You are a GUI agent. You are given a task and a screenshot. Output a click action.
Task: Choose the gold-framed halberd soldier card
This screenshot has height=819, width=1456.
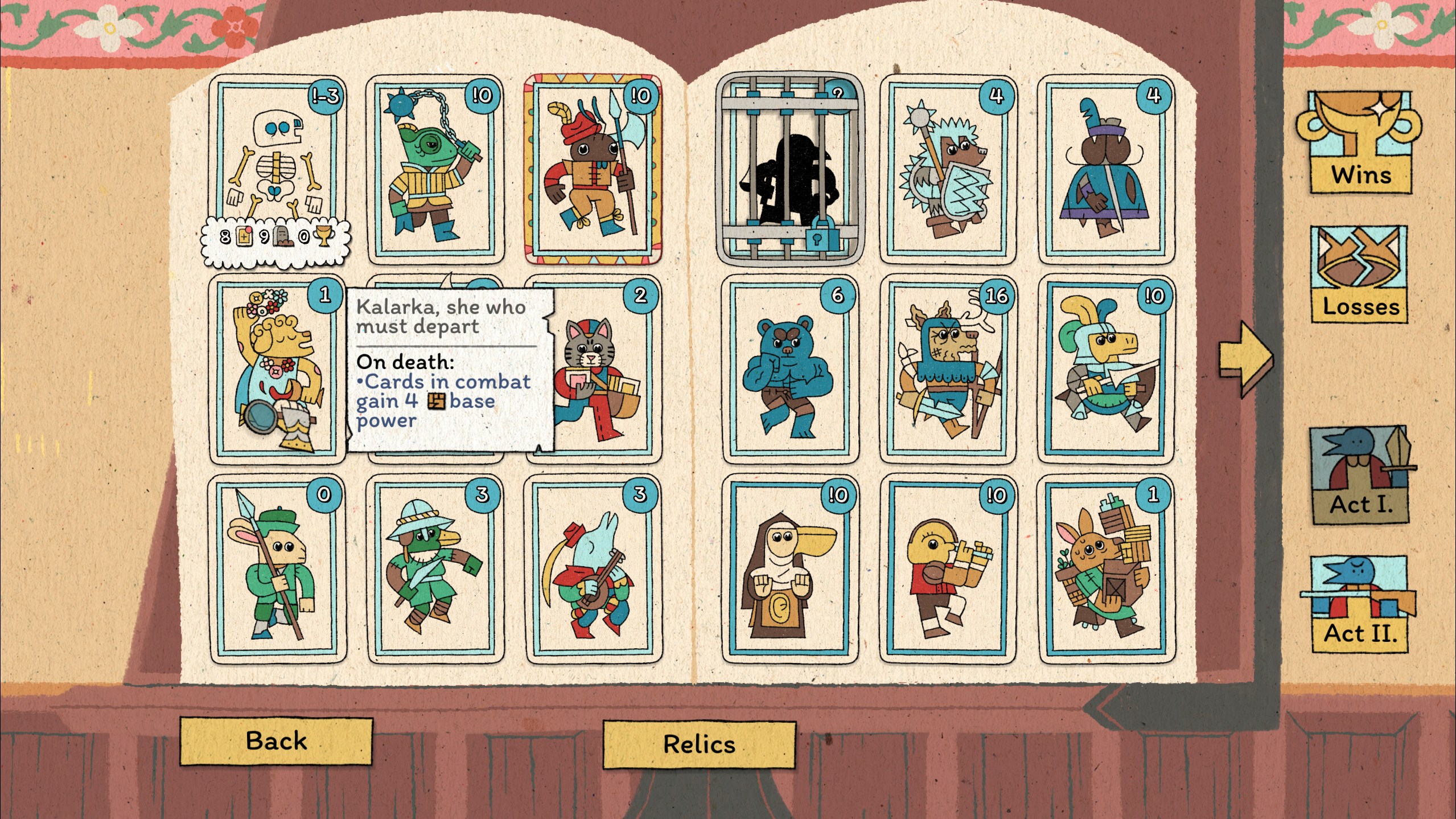point(593,169)
